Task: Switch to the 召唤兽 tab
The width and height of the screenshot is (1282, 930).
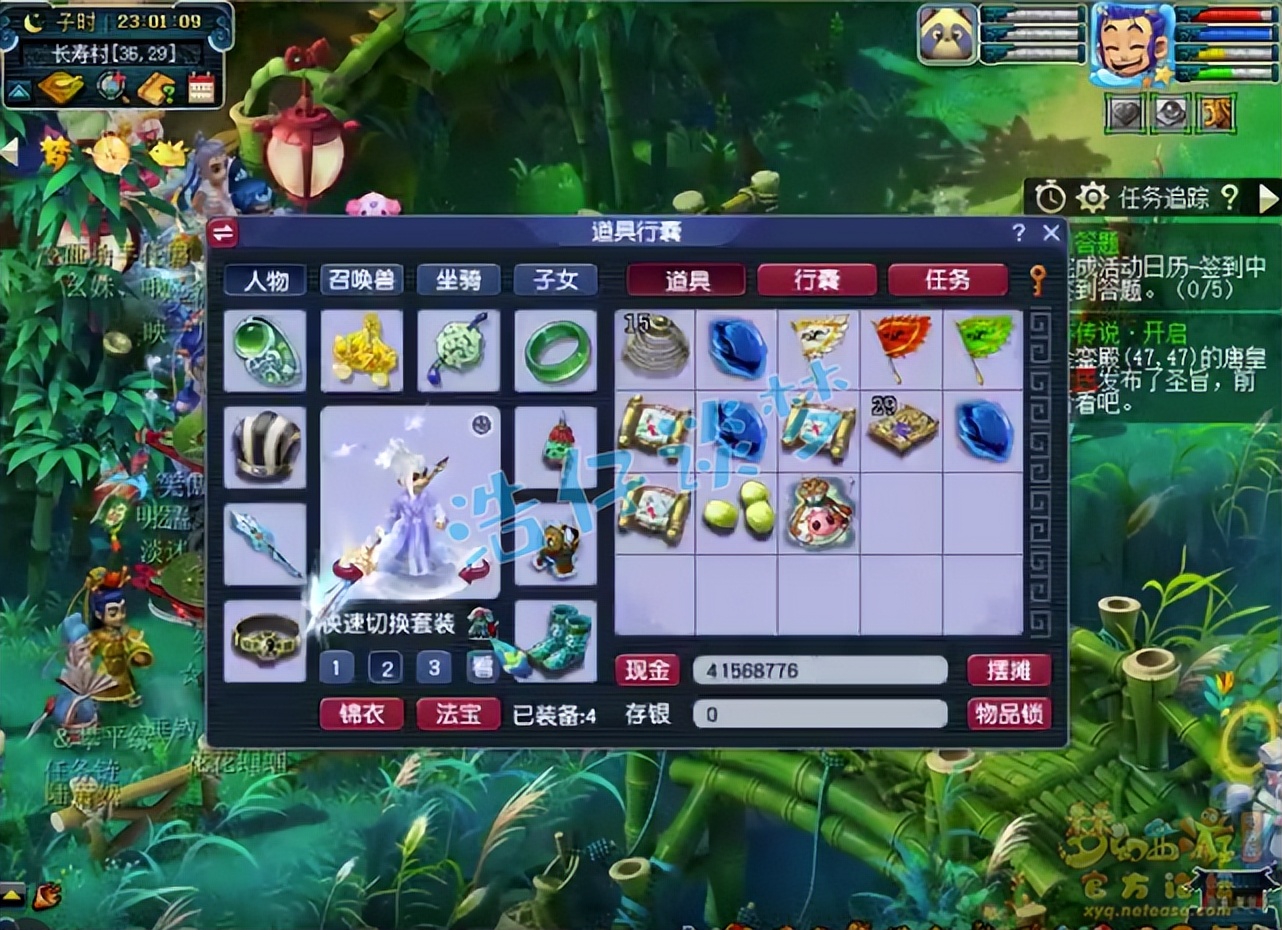Action: 362,281
